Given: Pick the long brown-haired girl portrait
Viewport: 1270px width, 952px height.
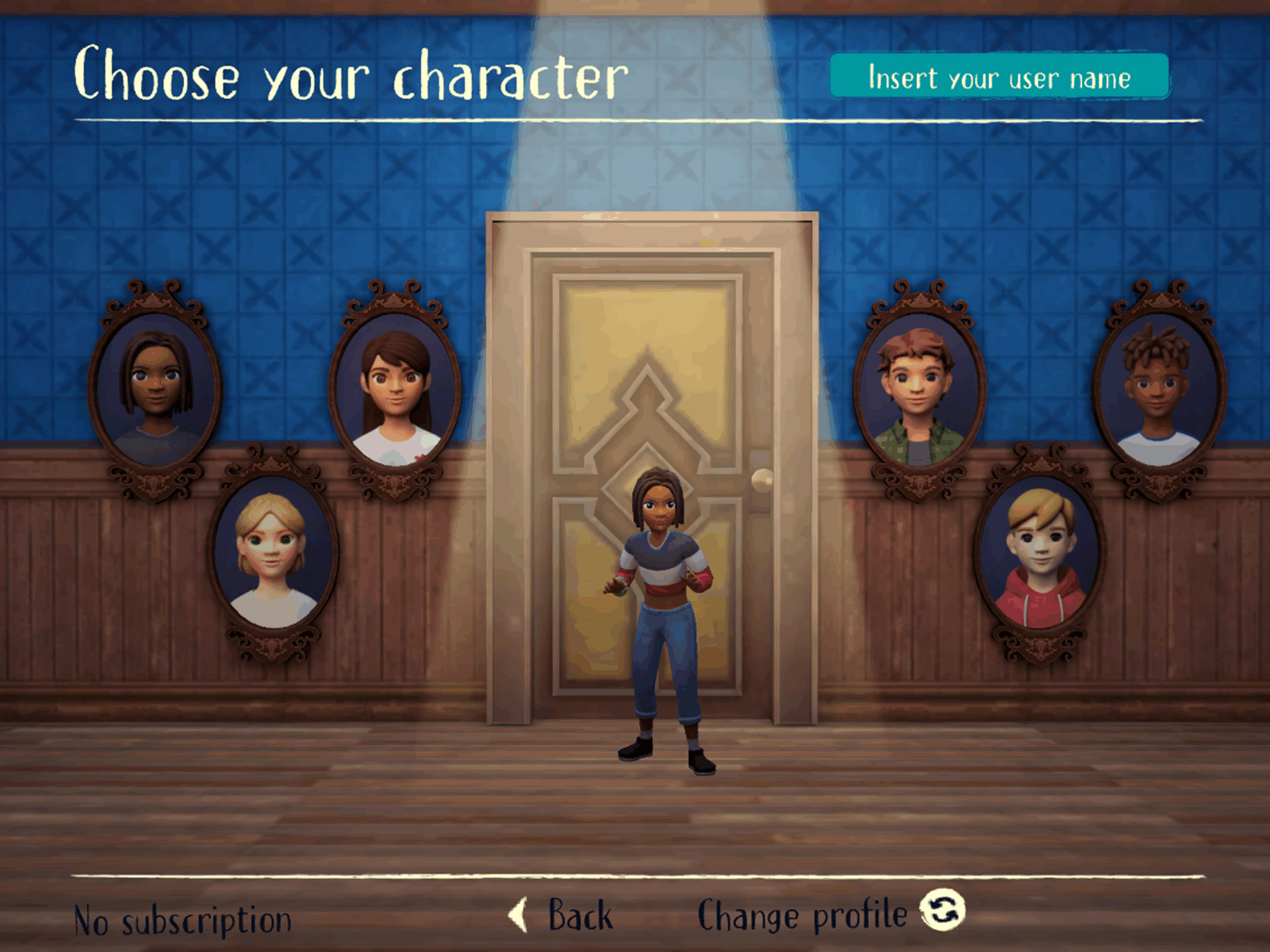Looking at the screenshot, I should coord(396,390).
